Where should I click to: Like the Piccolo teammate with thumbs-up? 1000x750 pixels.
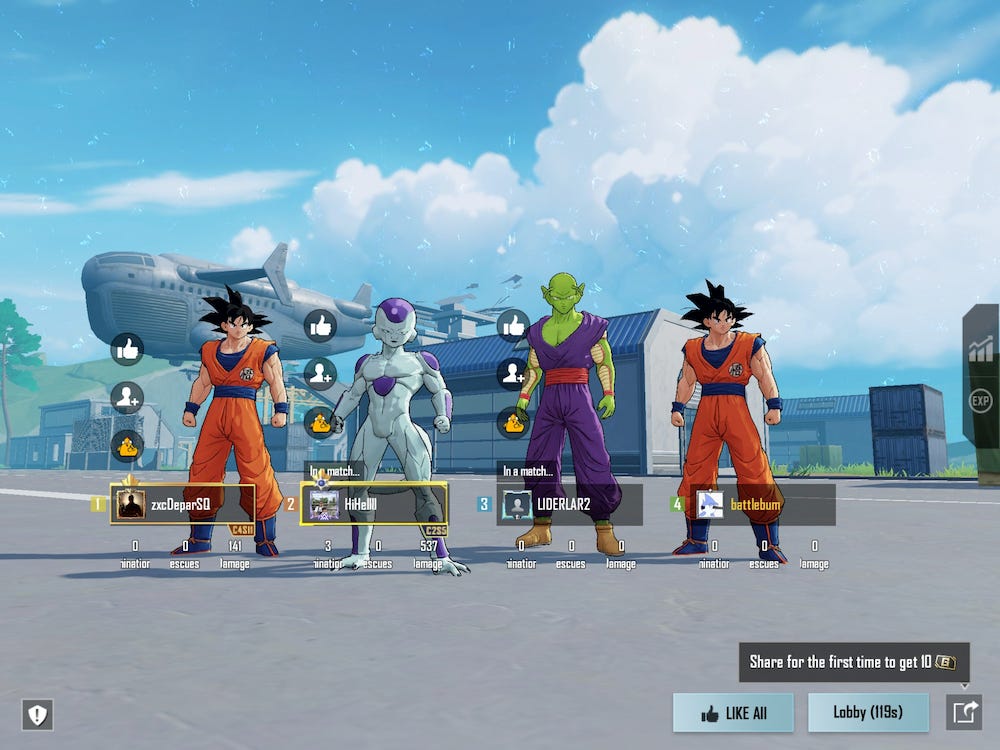513,325
